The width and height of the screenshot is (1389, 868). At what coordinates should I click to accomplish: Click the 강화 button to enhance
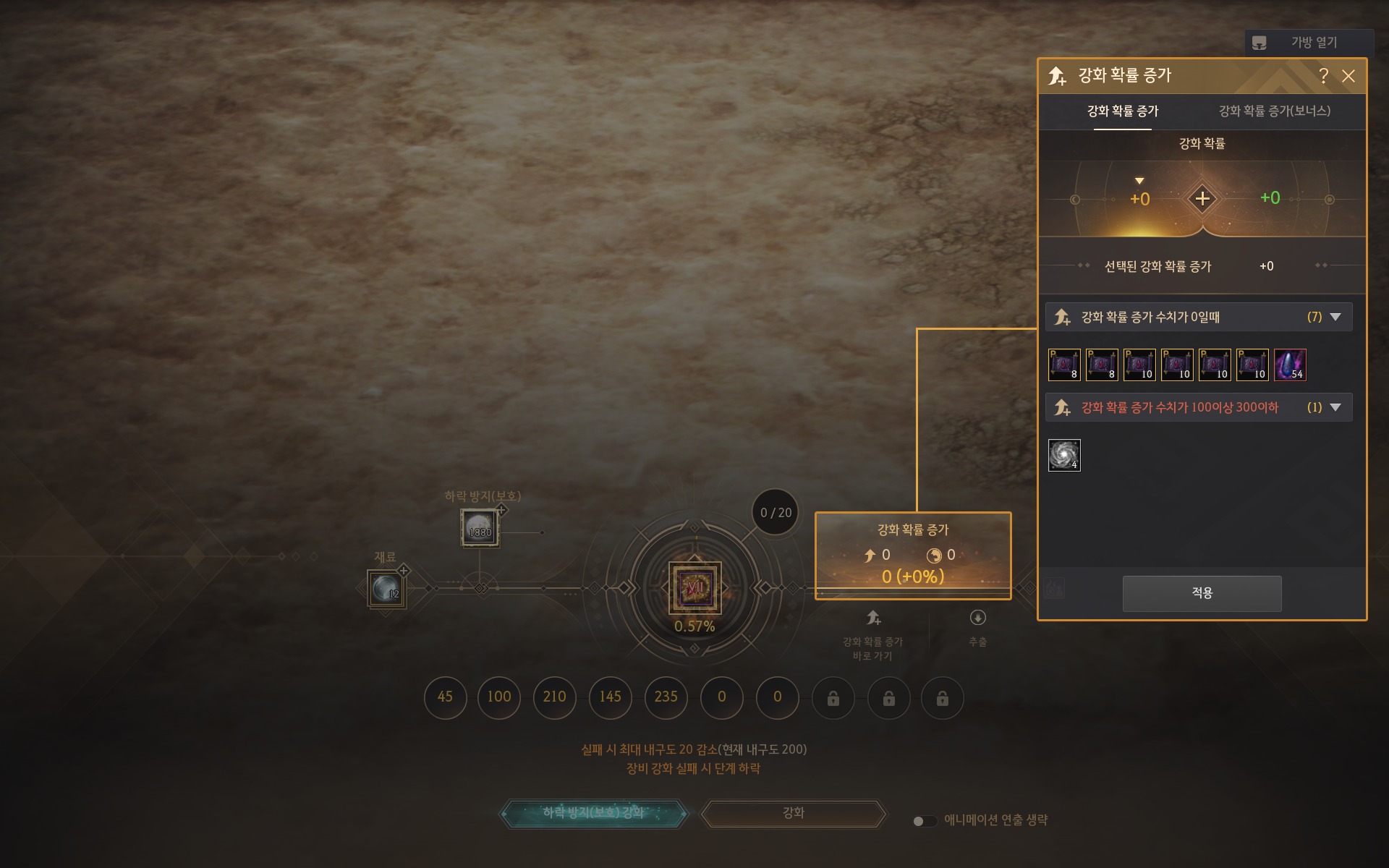(x=794, y=813)
